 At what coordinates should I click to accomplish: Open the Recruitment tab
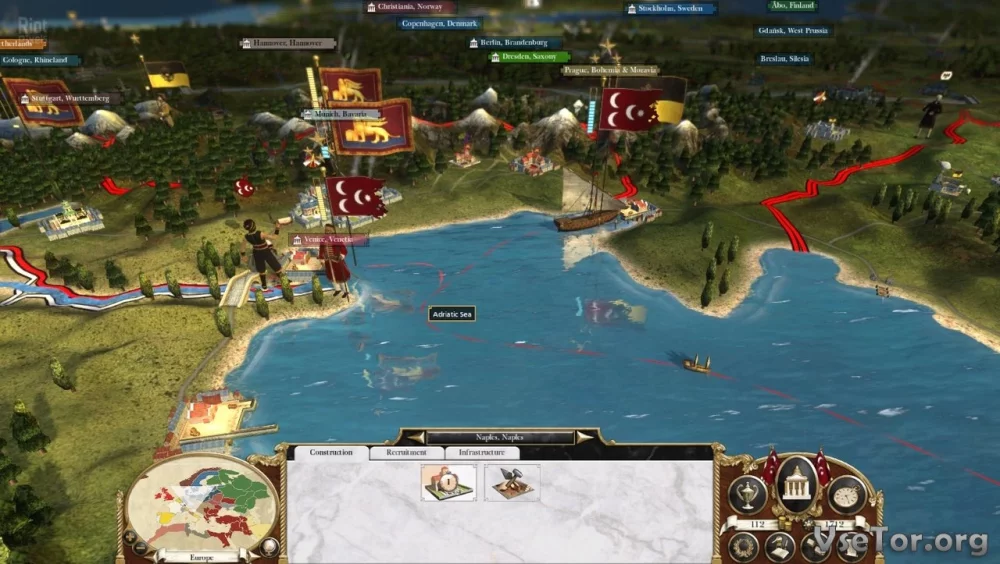[x=406, y=453]
